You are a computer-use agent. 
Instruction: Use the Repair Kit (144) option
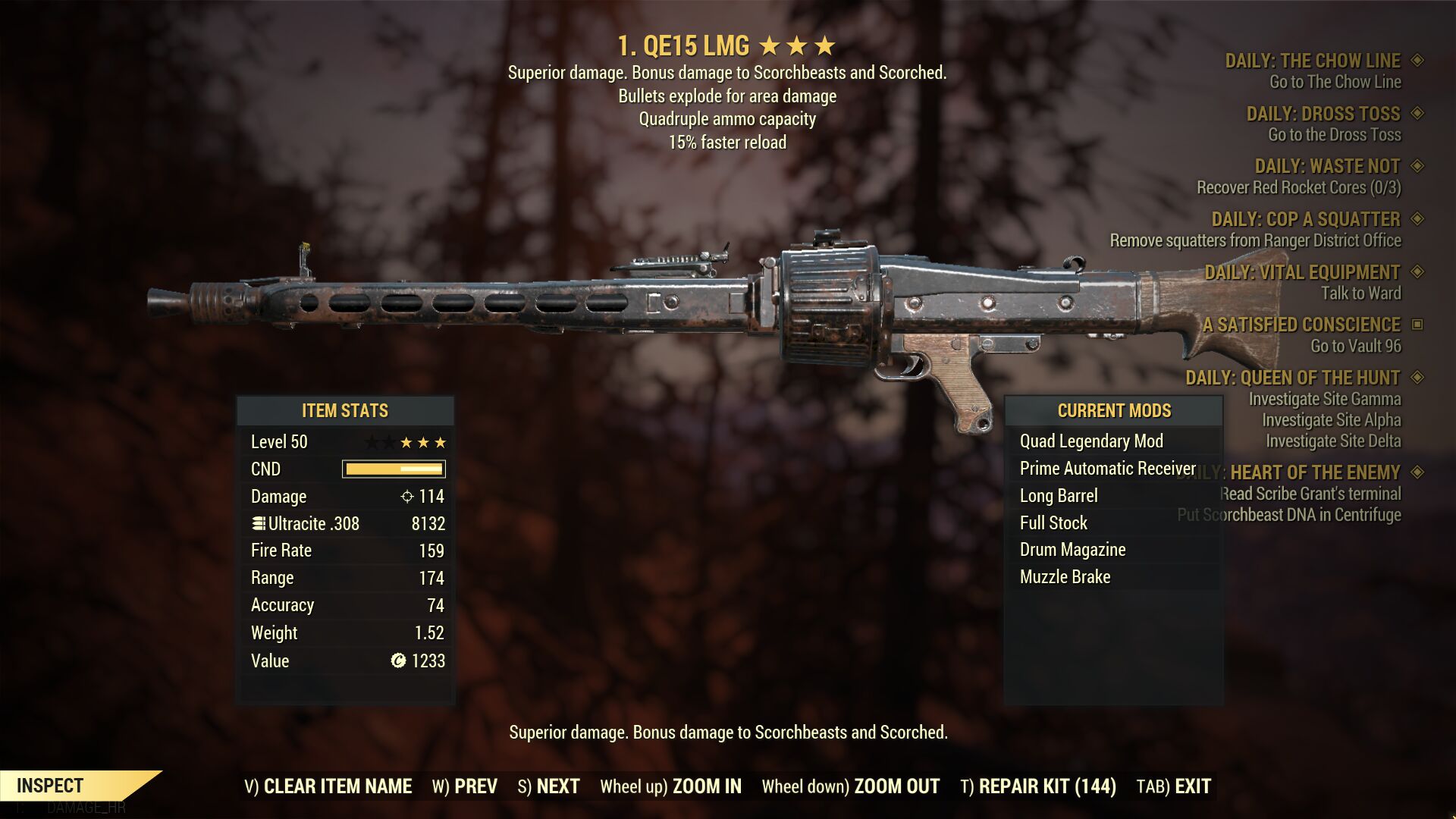pos(1038,786)
